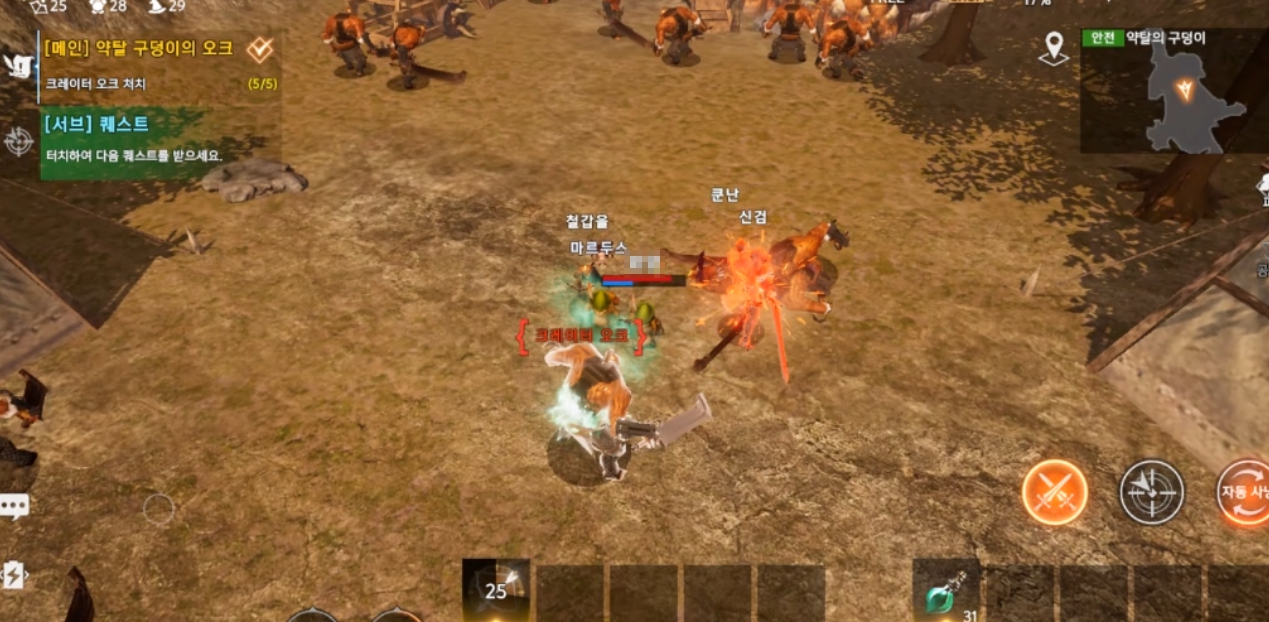Click the round target scan button
This screenshot has width=1269, height=622.
click(1151, 492)
